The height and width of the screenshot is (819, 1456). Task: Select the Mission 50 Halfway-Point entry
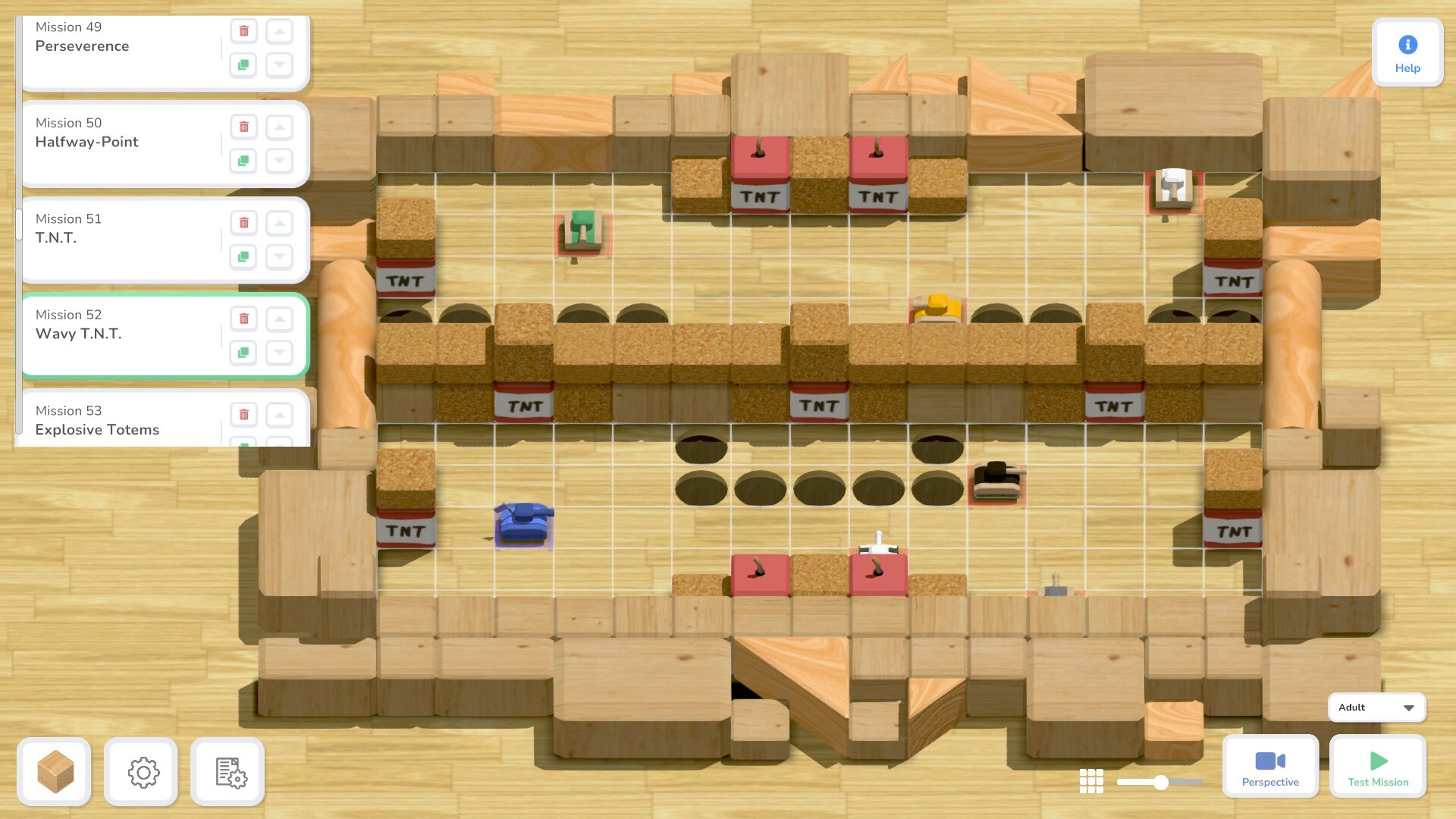click(x=114, y=142)
